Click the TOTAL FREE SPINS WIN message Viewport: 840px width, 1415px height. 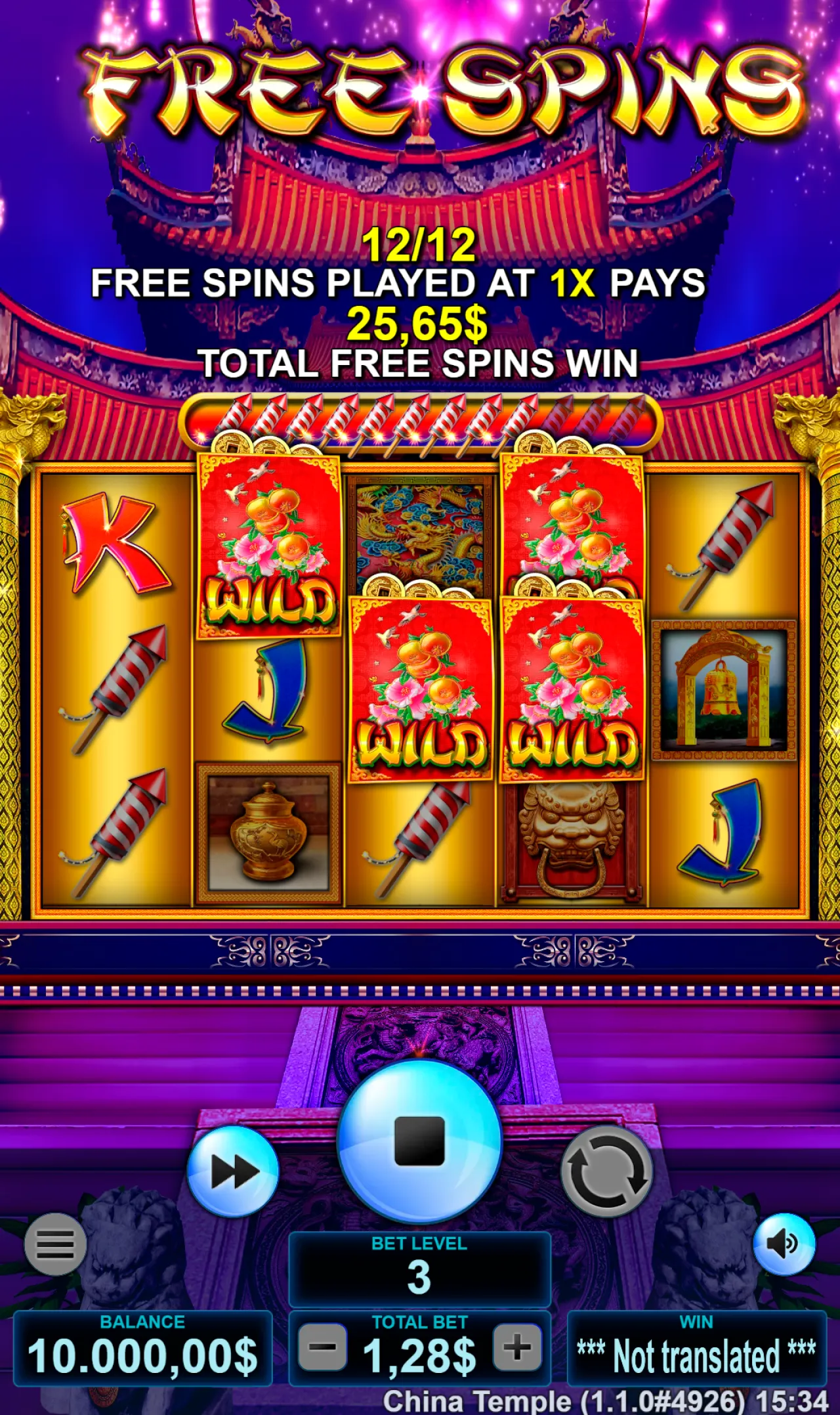(420, 360)
